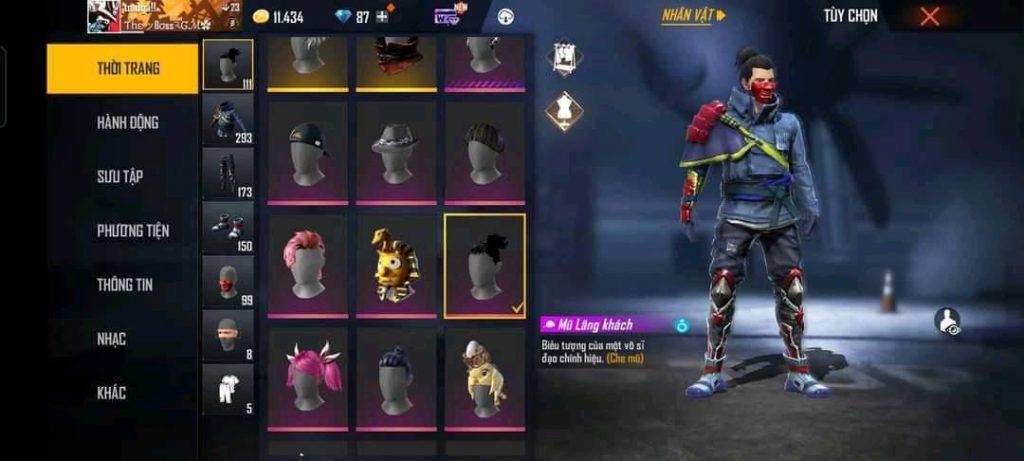Equip the golden pharaoh mask headgear
The image size is (1024, 461).
point(396,265)
